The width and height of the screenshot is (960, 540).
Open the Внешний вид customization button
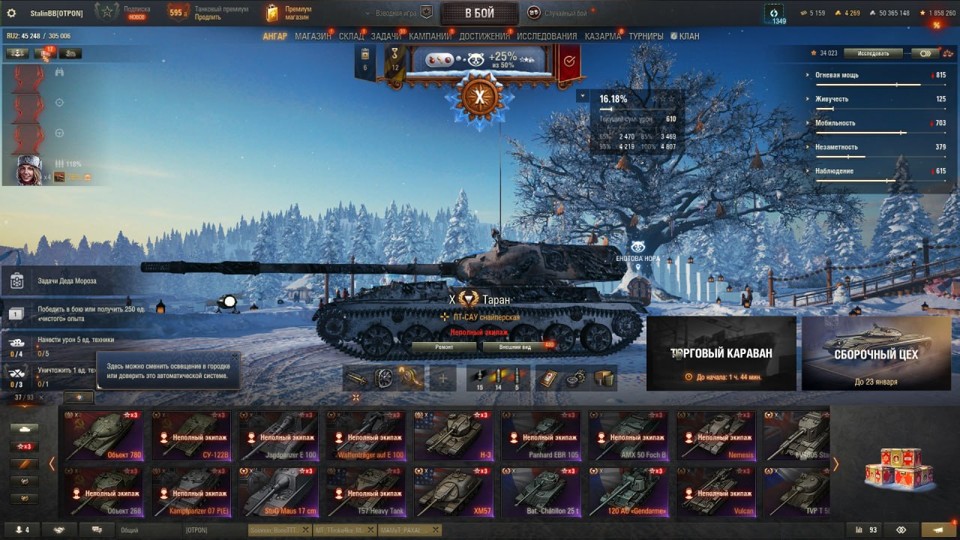pos(513,346)
